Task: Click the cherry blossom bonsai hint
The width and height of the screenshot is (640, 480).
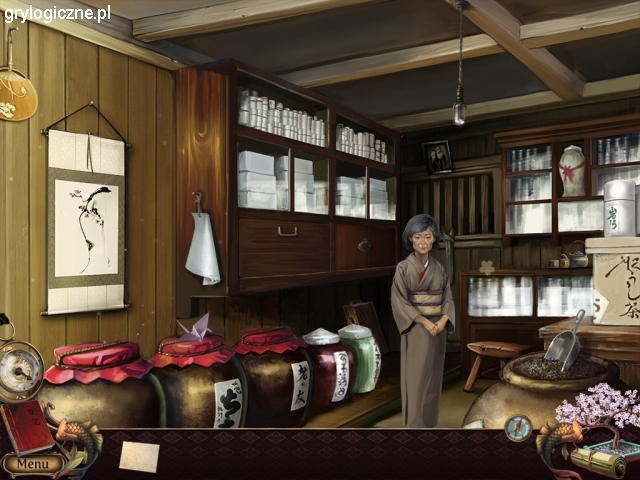Action: (x=600, y=410)
